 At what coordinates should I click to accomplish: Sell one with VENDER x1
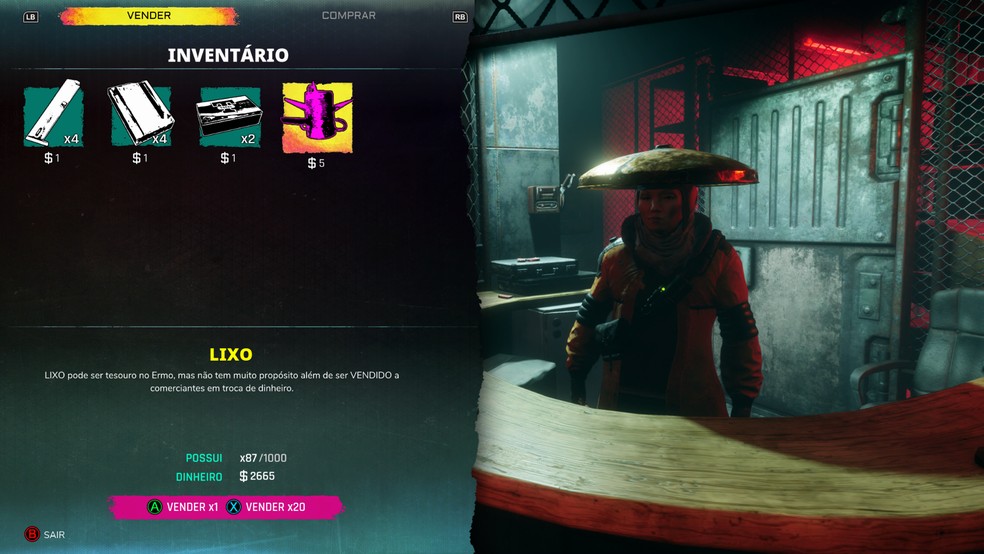184,507
